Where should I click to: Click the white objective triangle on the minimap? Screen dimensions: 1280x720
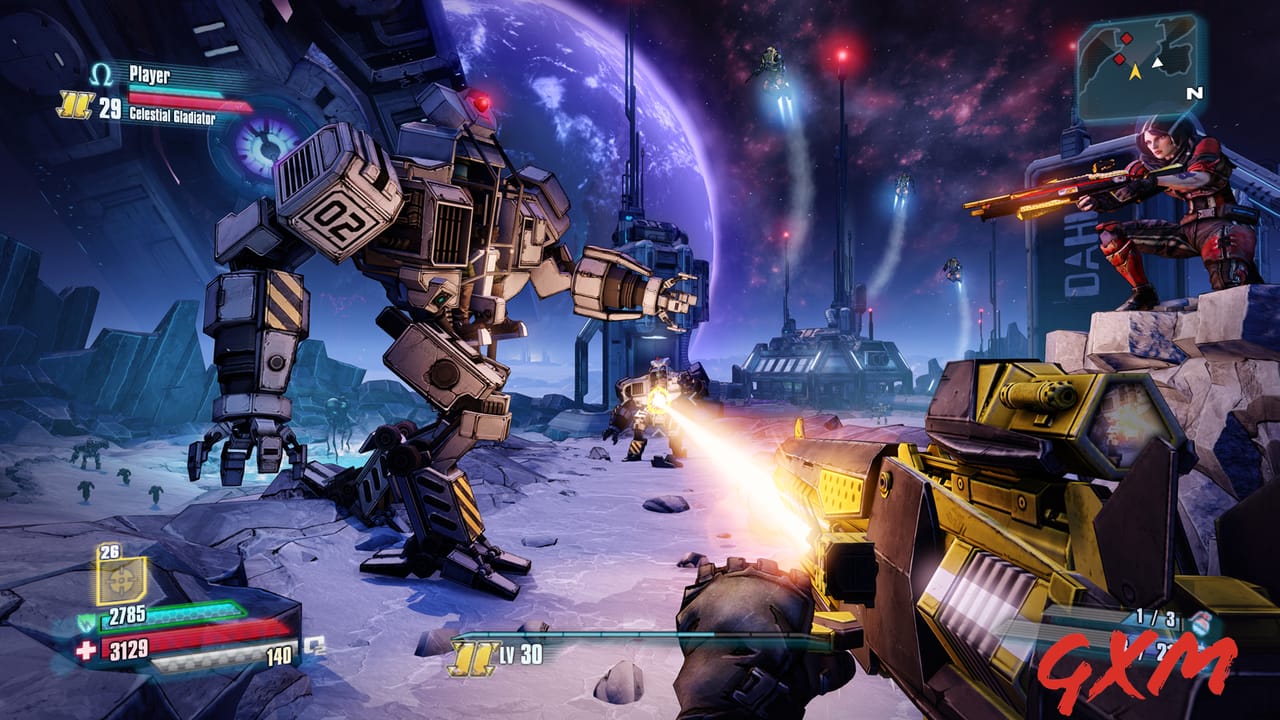[1157, 62]
